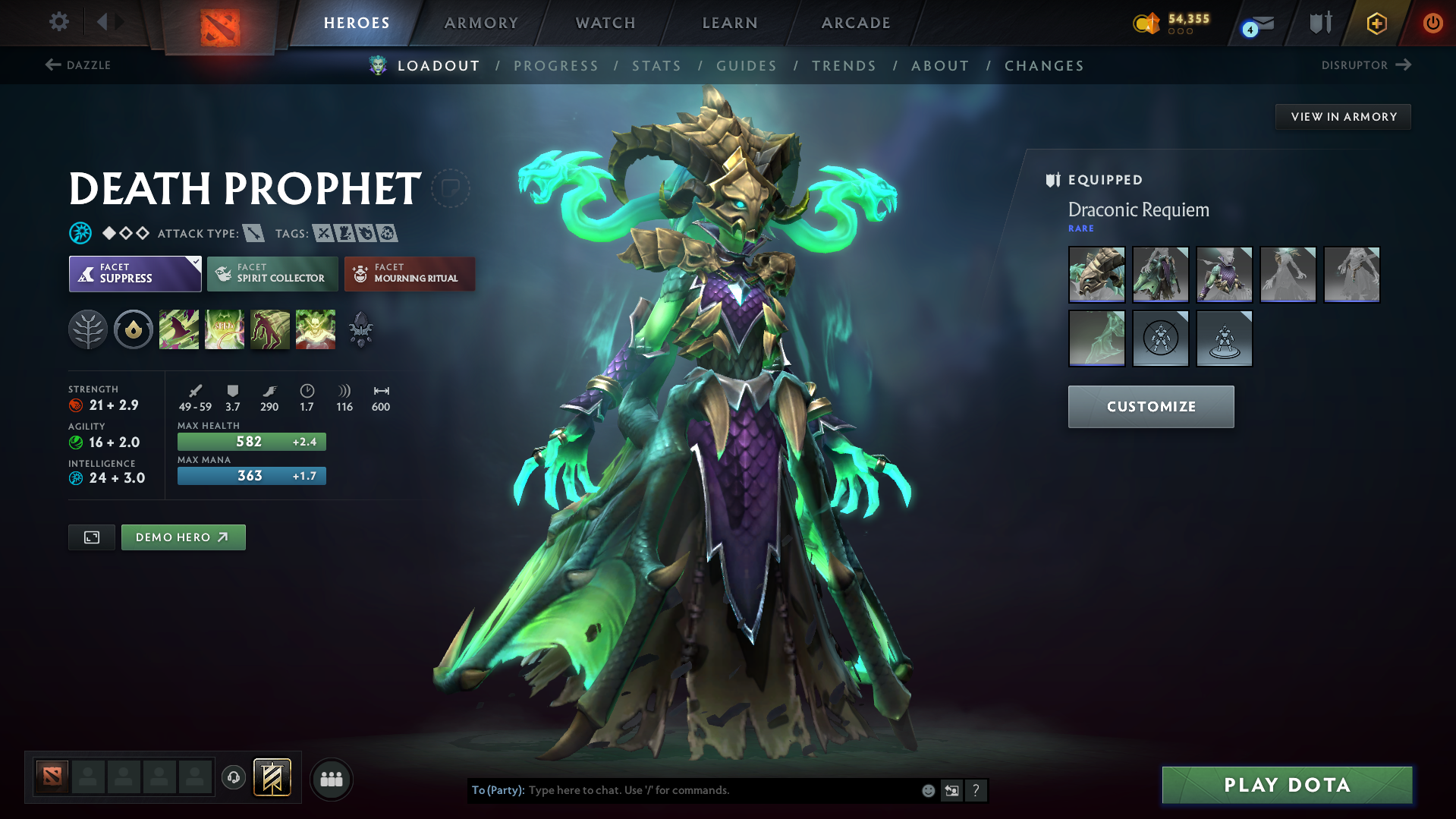Select the Mourning Ritual facet
This screenshot has height=819, width=1456.
pos(409,273)
